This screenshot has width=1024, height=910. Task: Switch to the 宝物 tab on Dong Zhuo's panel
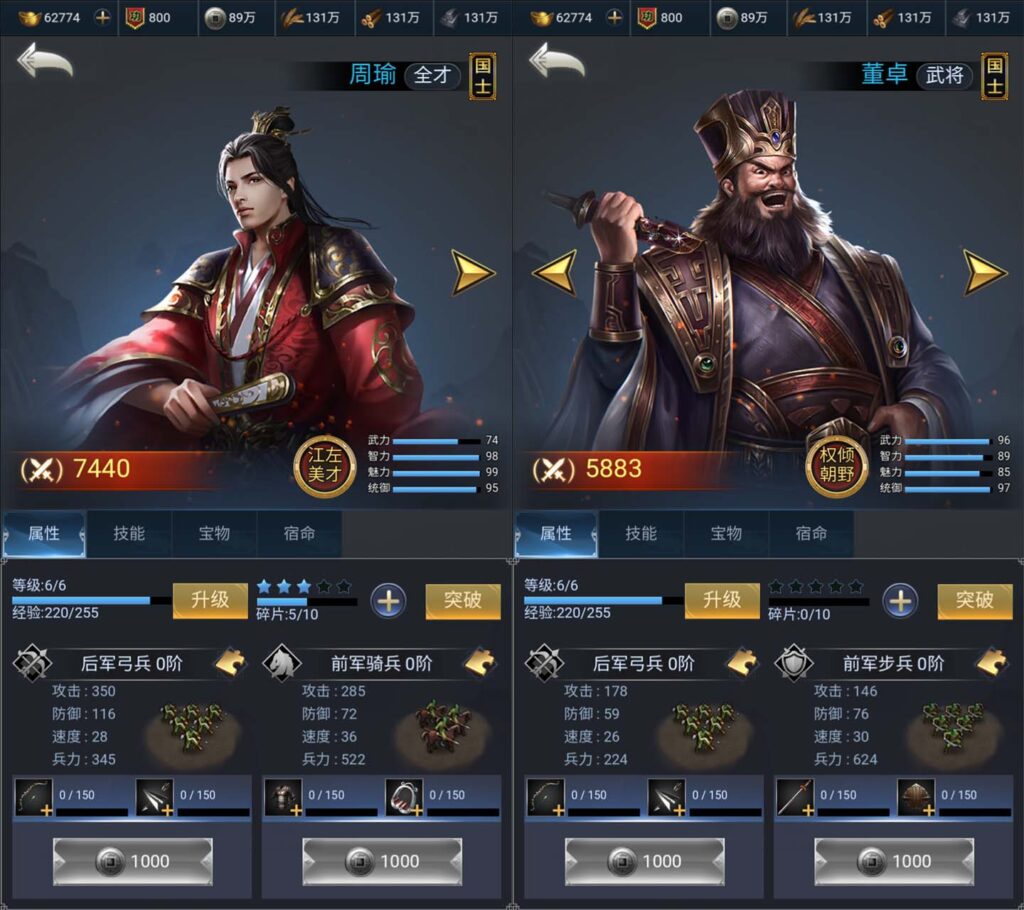[726, 534]
